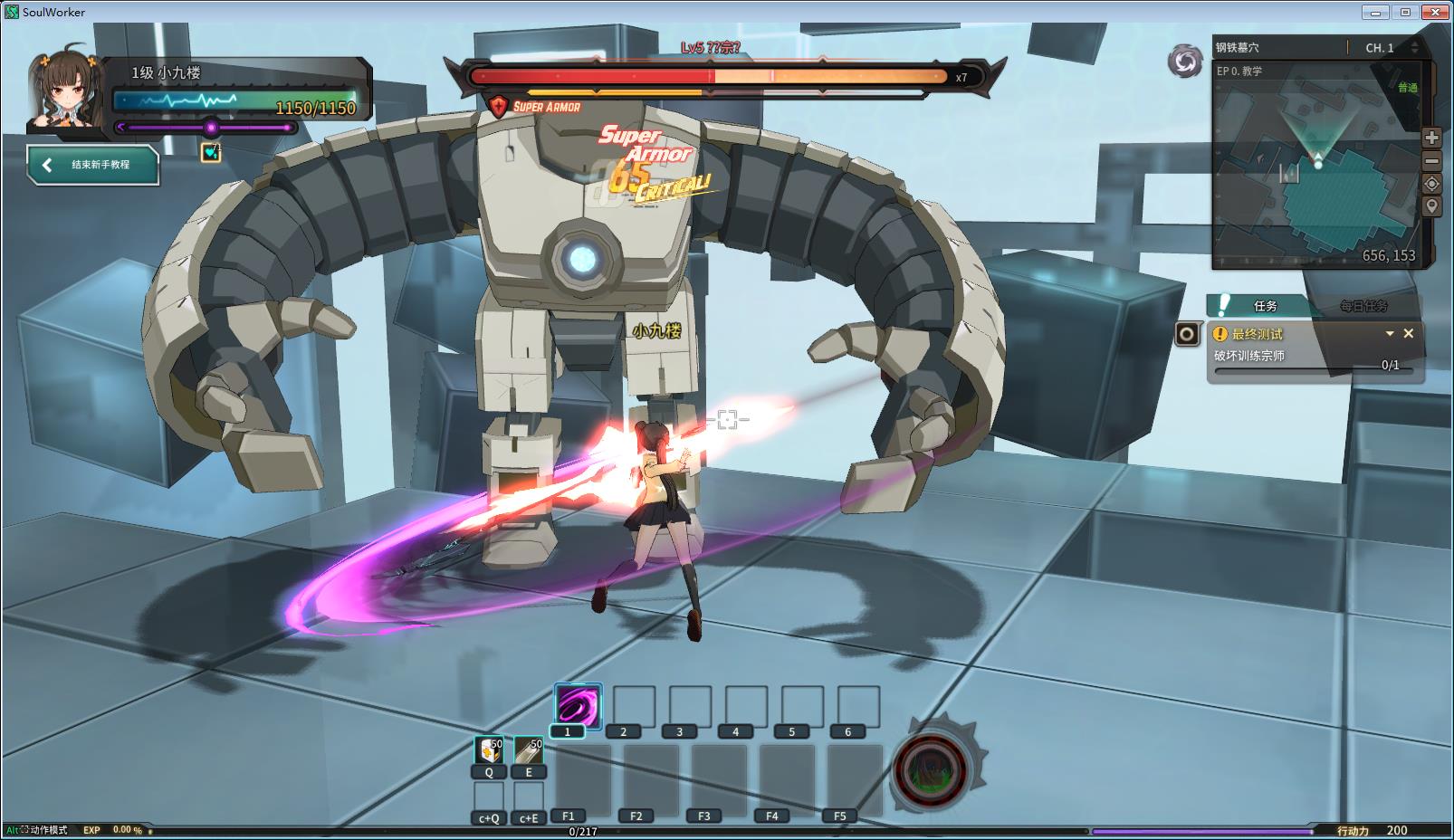Zoom out the minimap with the minus button
This screenshot has height=840, width=1454.
click(x=1431, y=161)
